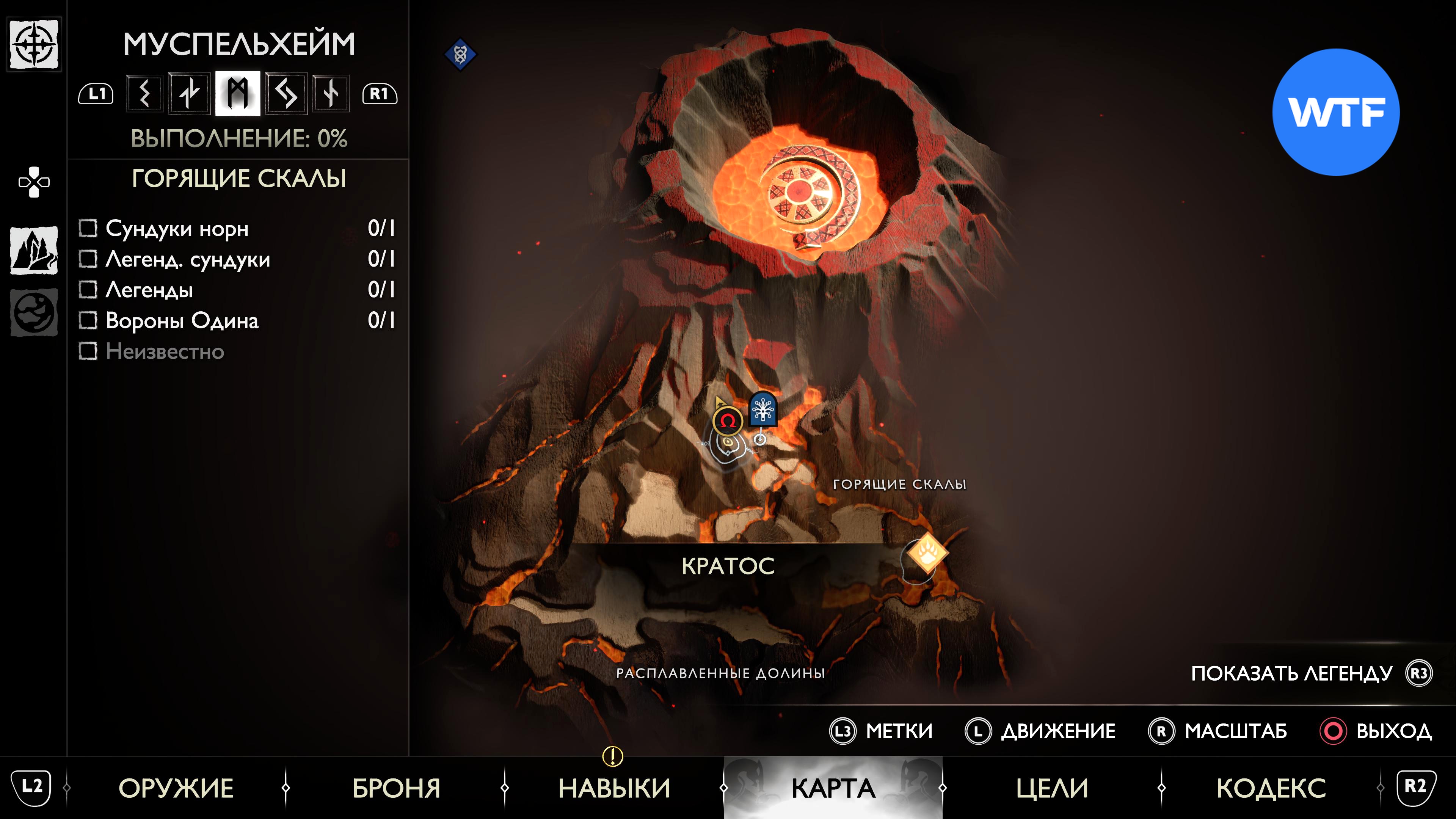The width and height of the screenshot is (1456, 819).
Task: Select the mountains region icon in sidebar
Action: [34, 250]
